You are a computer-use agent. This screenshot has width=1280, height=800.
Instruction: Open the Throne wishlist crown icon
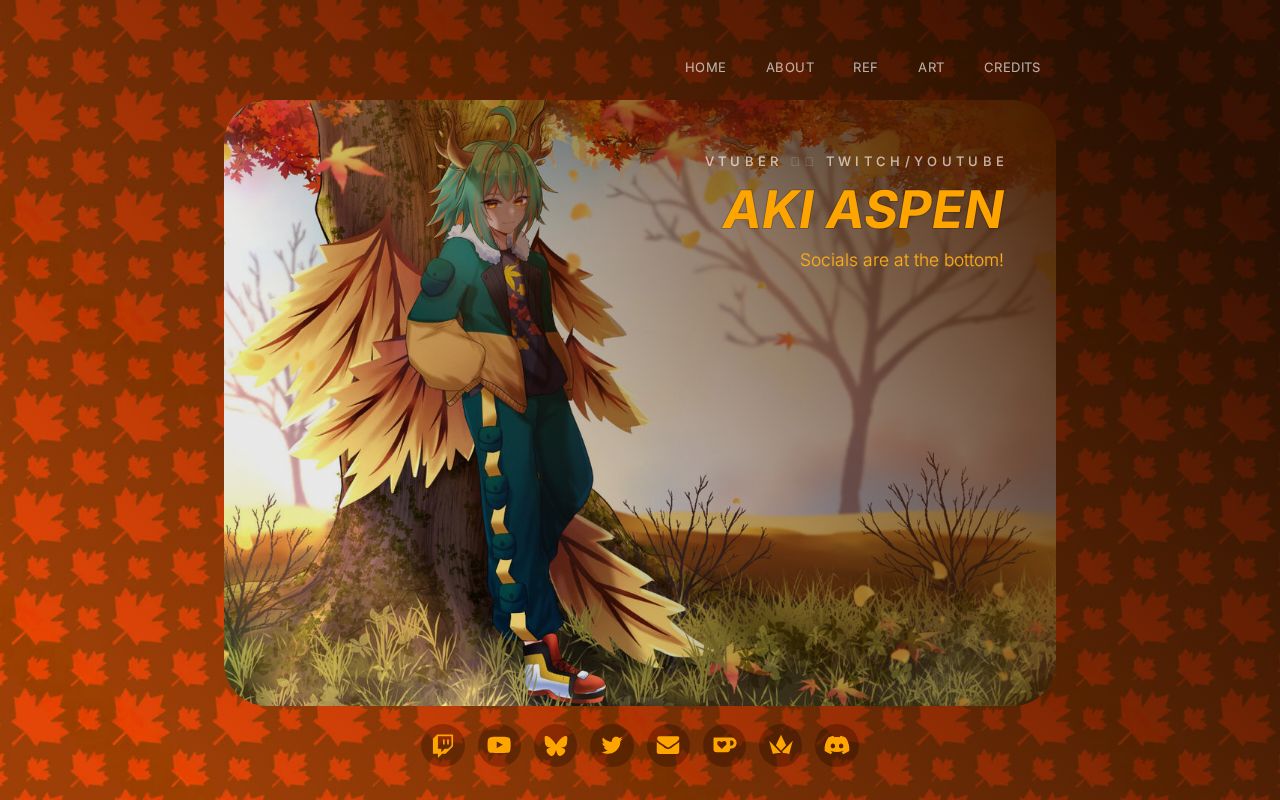coord(779,744)
